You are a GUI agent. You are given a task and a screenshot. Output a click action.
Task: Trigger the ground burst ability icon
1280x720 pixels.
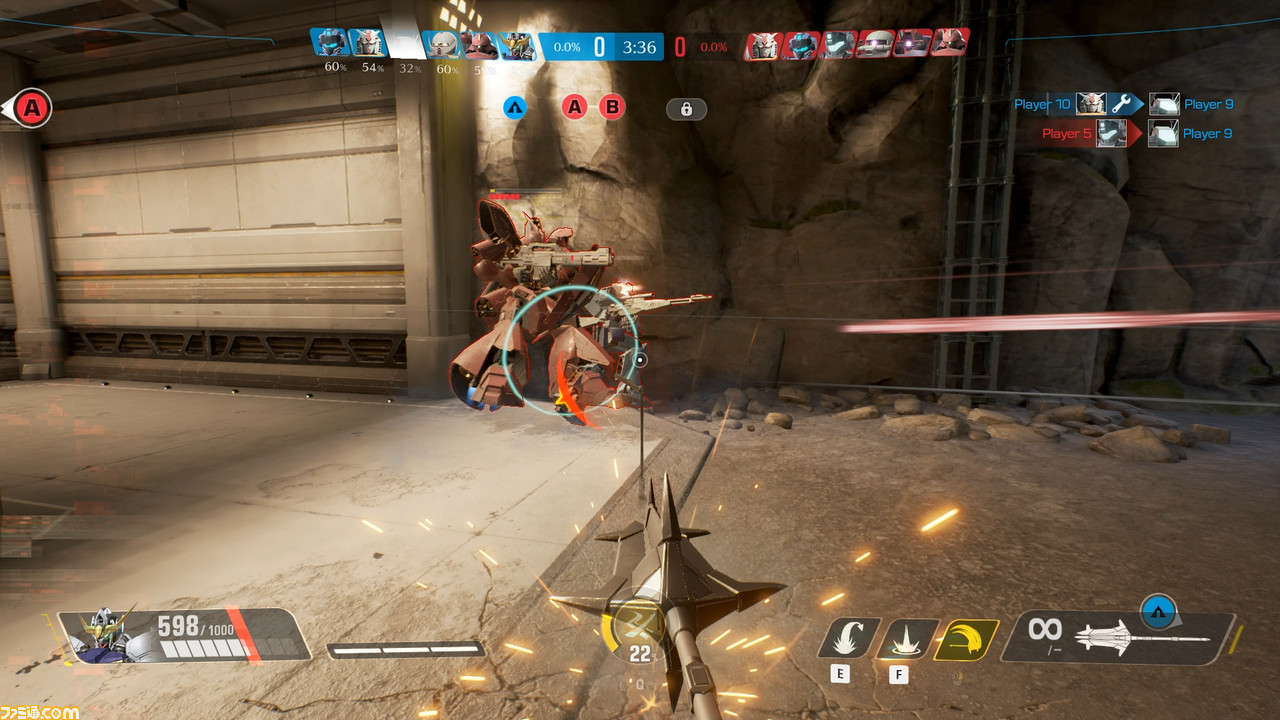point(907,638)
